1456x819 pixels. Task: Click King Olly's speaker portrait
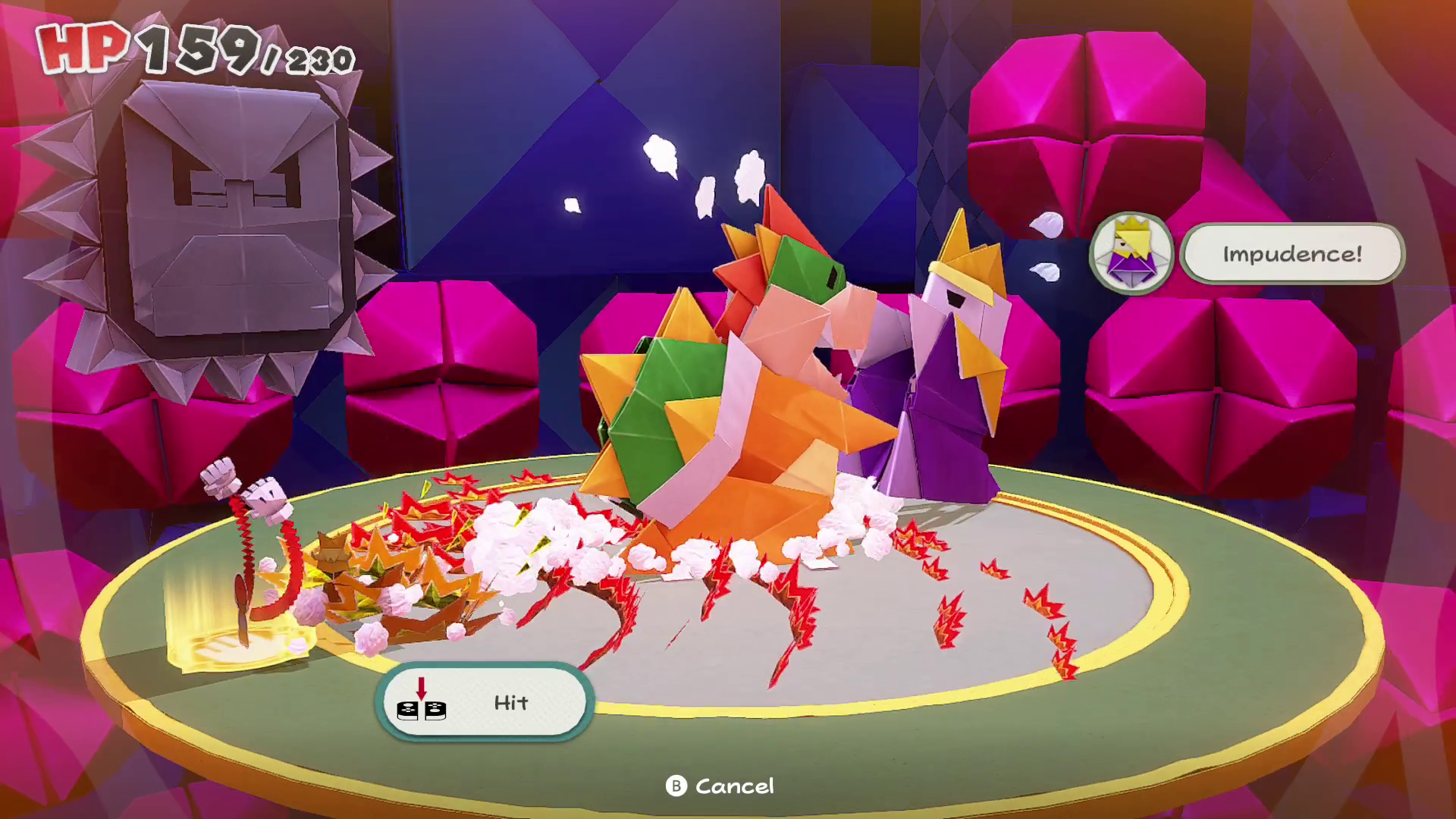click(x=1131, y=253)
